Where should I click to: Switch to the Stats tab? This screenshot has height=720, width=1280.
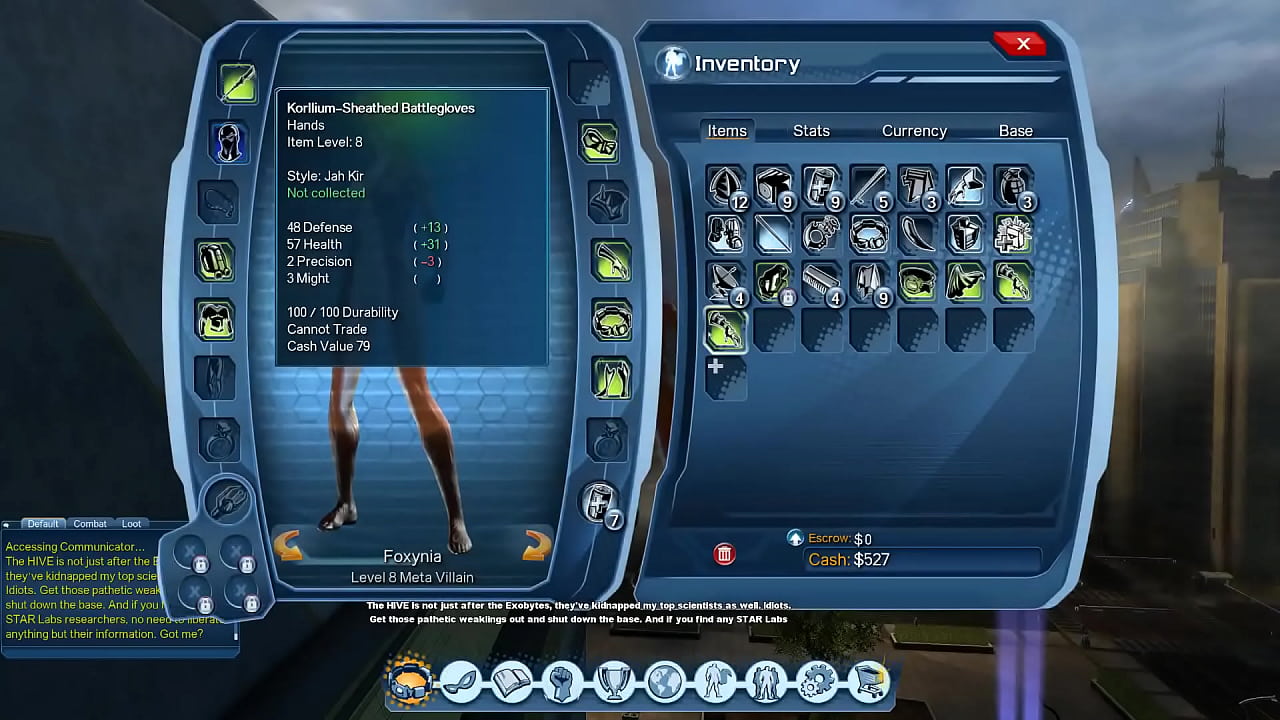(811, 131)
